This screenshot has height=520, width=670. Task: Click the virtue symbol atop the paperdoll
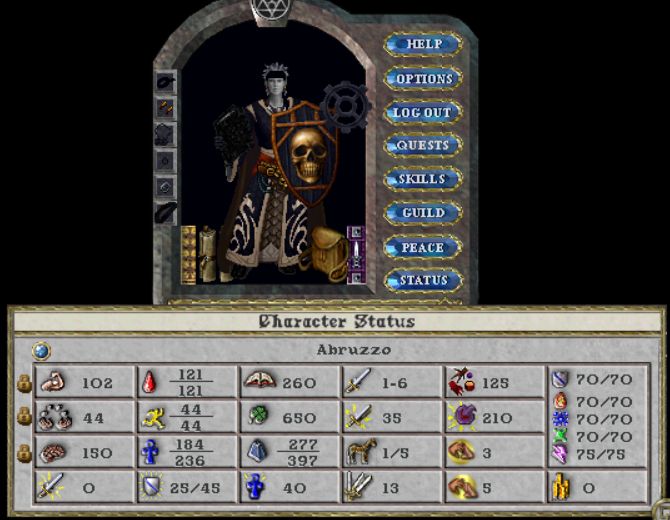(x=267, y=9)
